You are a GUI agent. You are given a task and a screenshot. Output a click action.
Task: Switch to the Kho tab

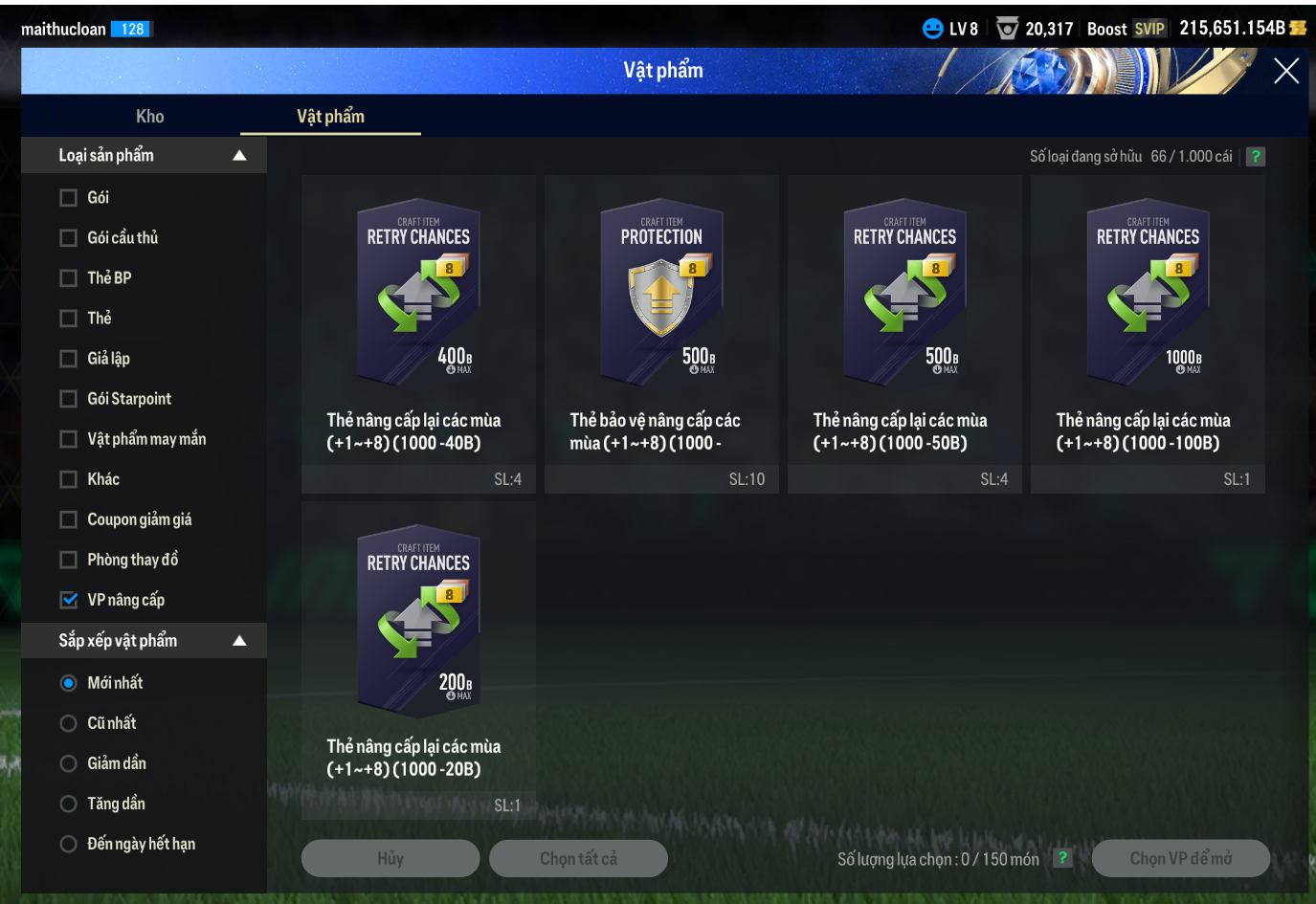point(149,117)
